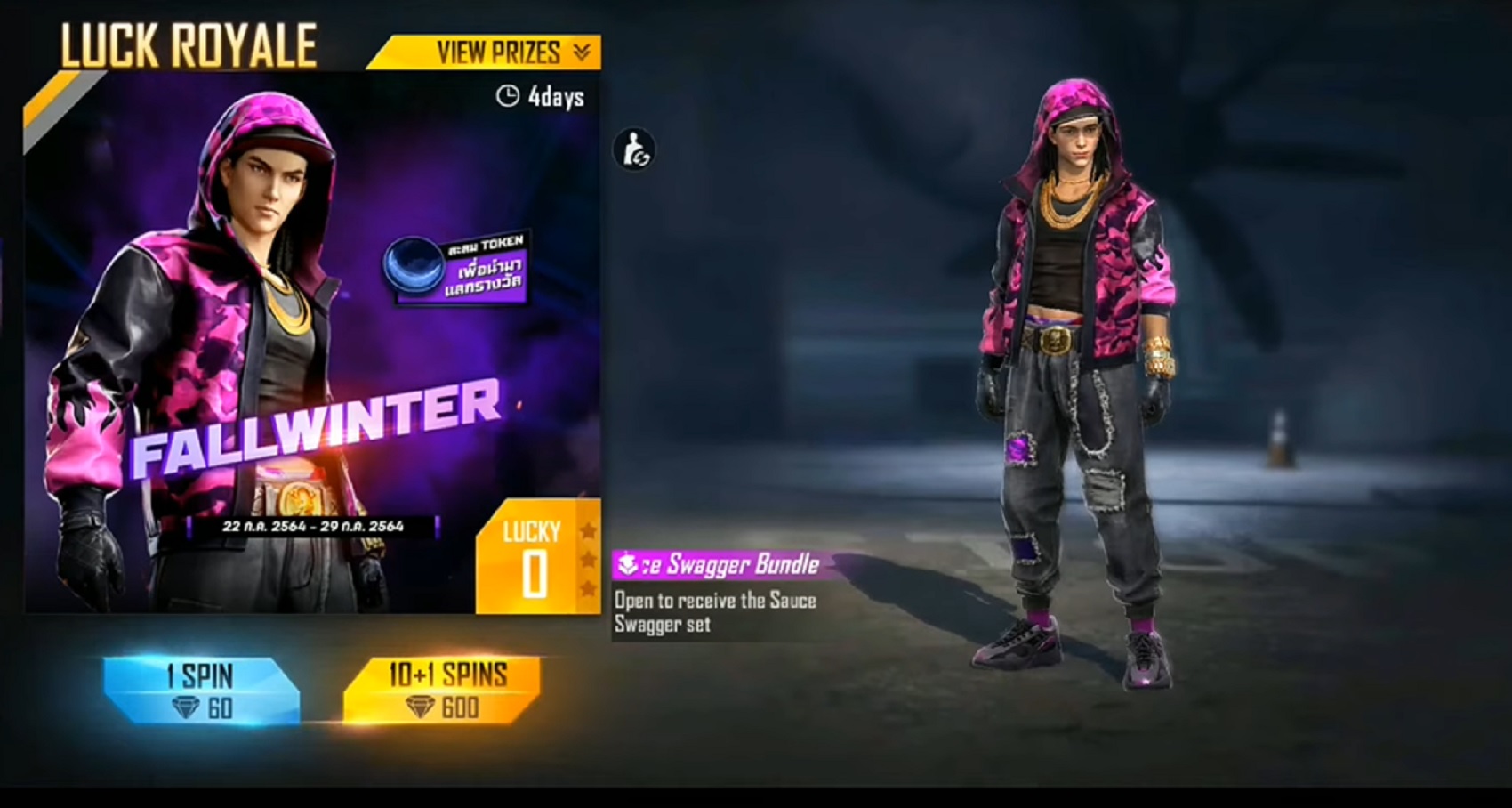Click the top star beside Lucky counter
This screenshot has width=1512, height=808.
point(587,531)
